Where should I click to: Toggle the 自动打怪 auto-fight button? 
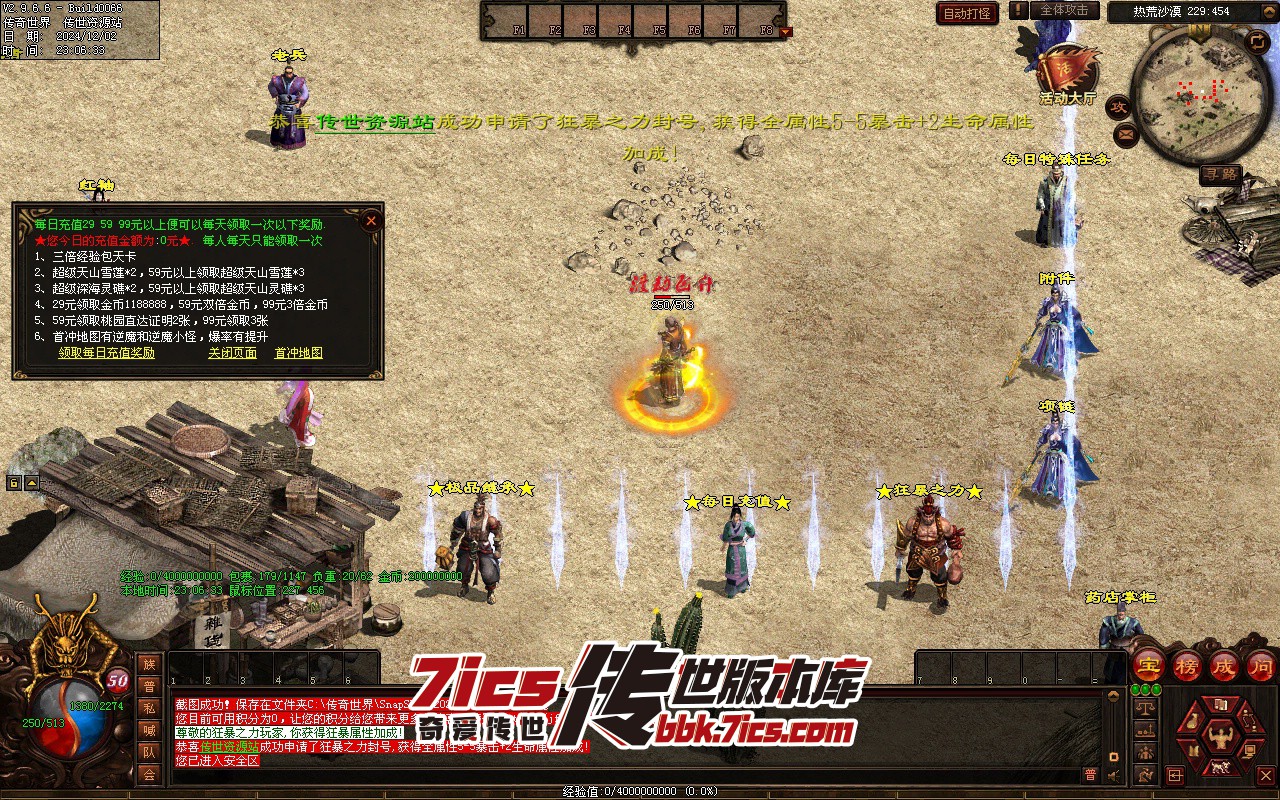point(967,13)
